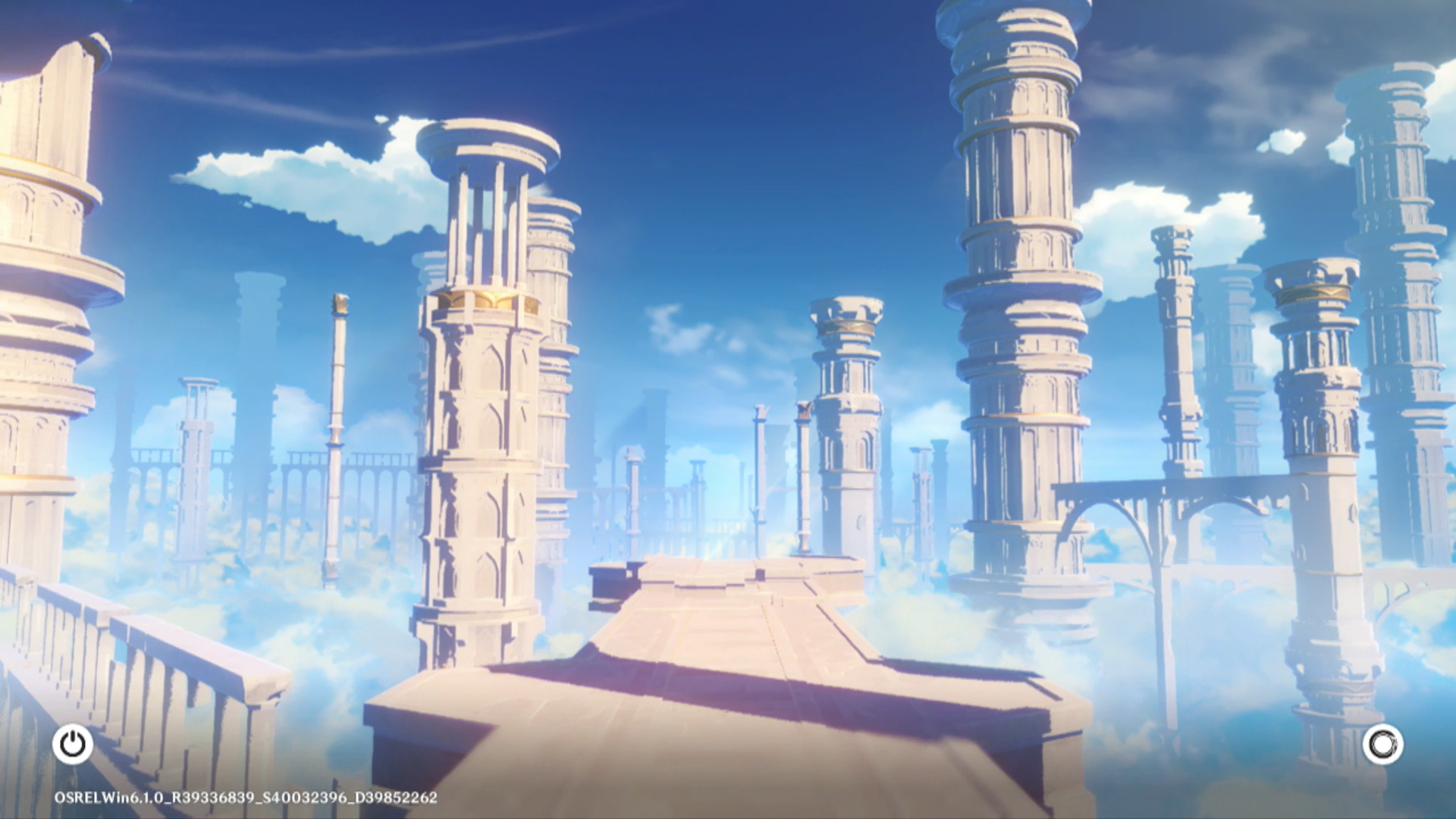Click the circular ring icon button
Viewport: 1456px width, 819px height.
coord(1382,745)
